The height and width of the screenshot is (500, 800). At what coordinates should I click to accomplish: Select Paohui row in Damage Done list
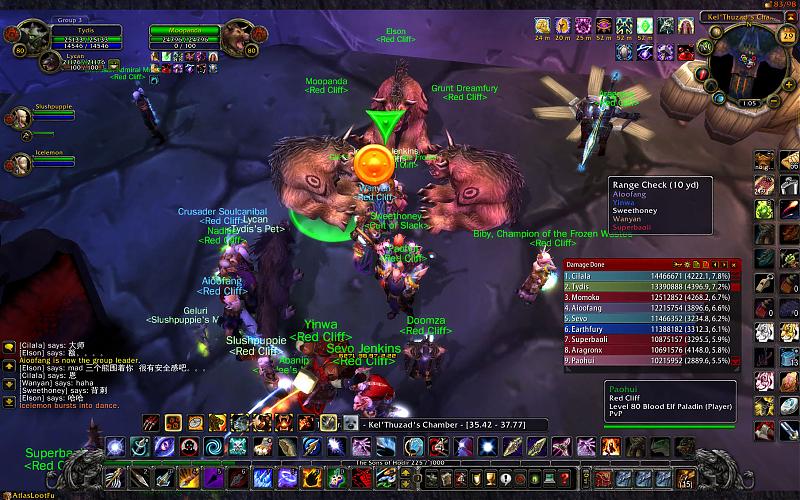[652, 360]
